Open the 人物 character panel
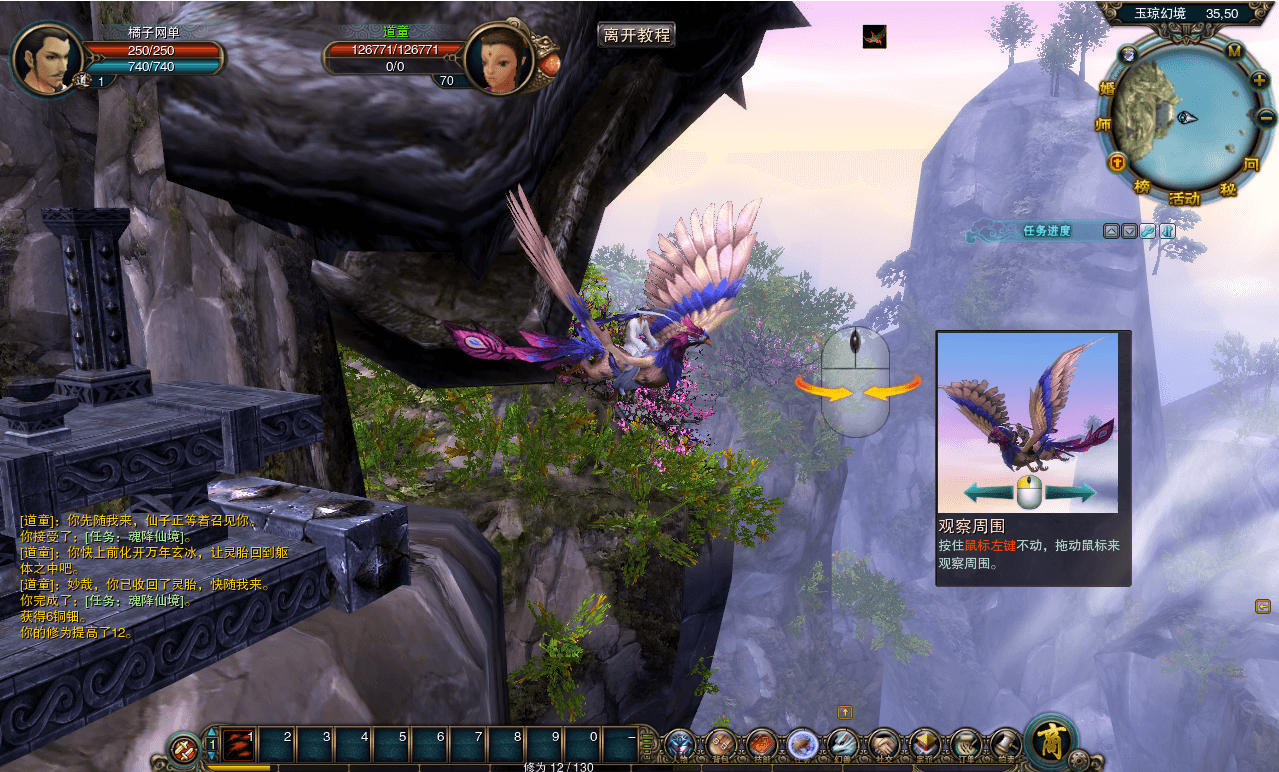The width and height of the screenshot is (1279, 772). click(x=680, y=744)
